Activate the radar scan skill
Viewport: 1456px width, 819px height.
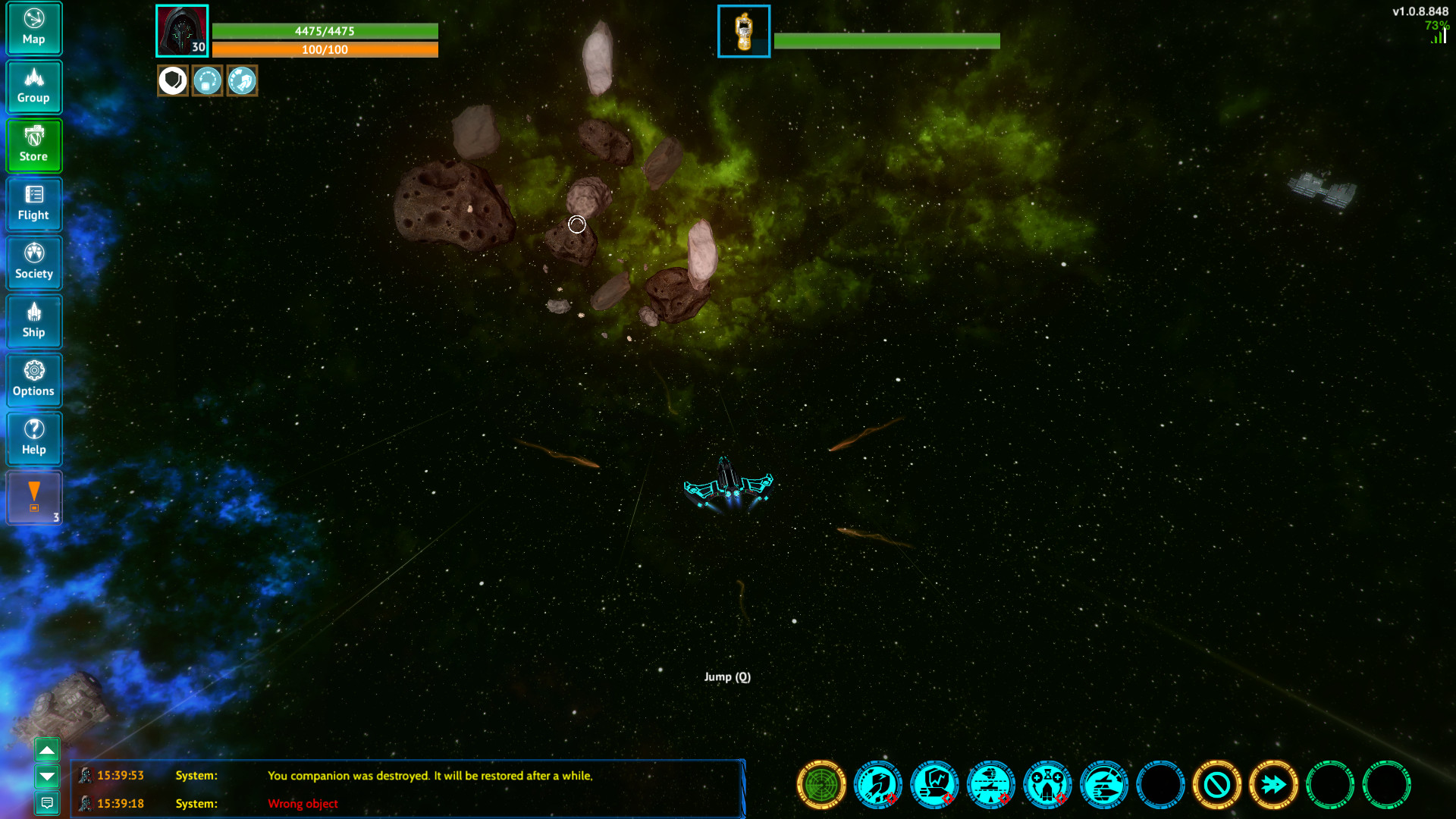pos(821,786)
